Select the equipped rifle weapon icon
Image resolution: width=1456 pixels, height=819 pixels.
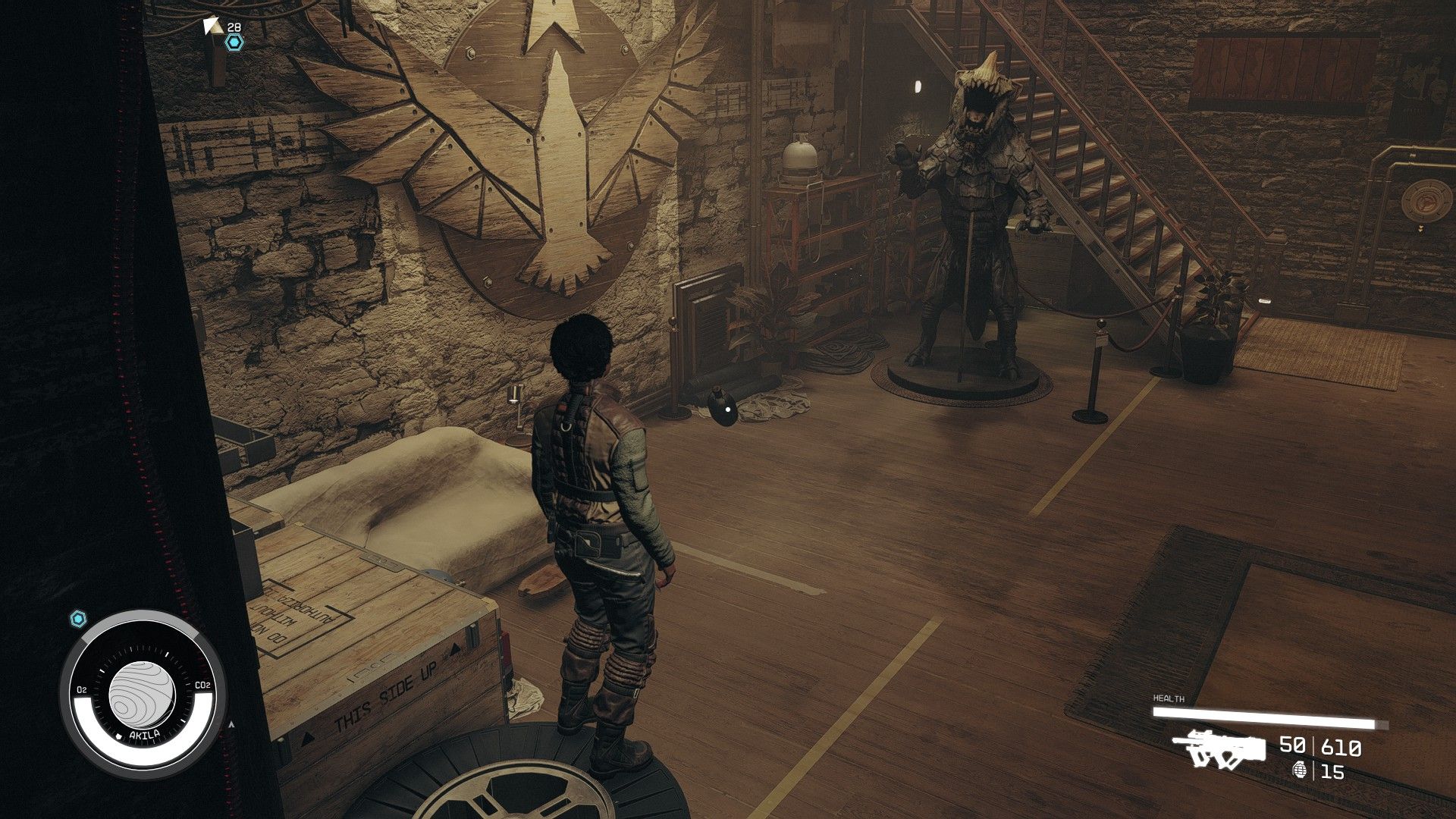pyautogui.click(x=1219, y=748)
